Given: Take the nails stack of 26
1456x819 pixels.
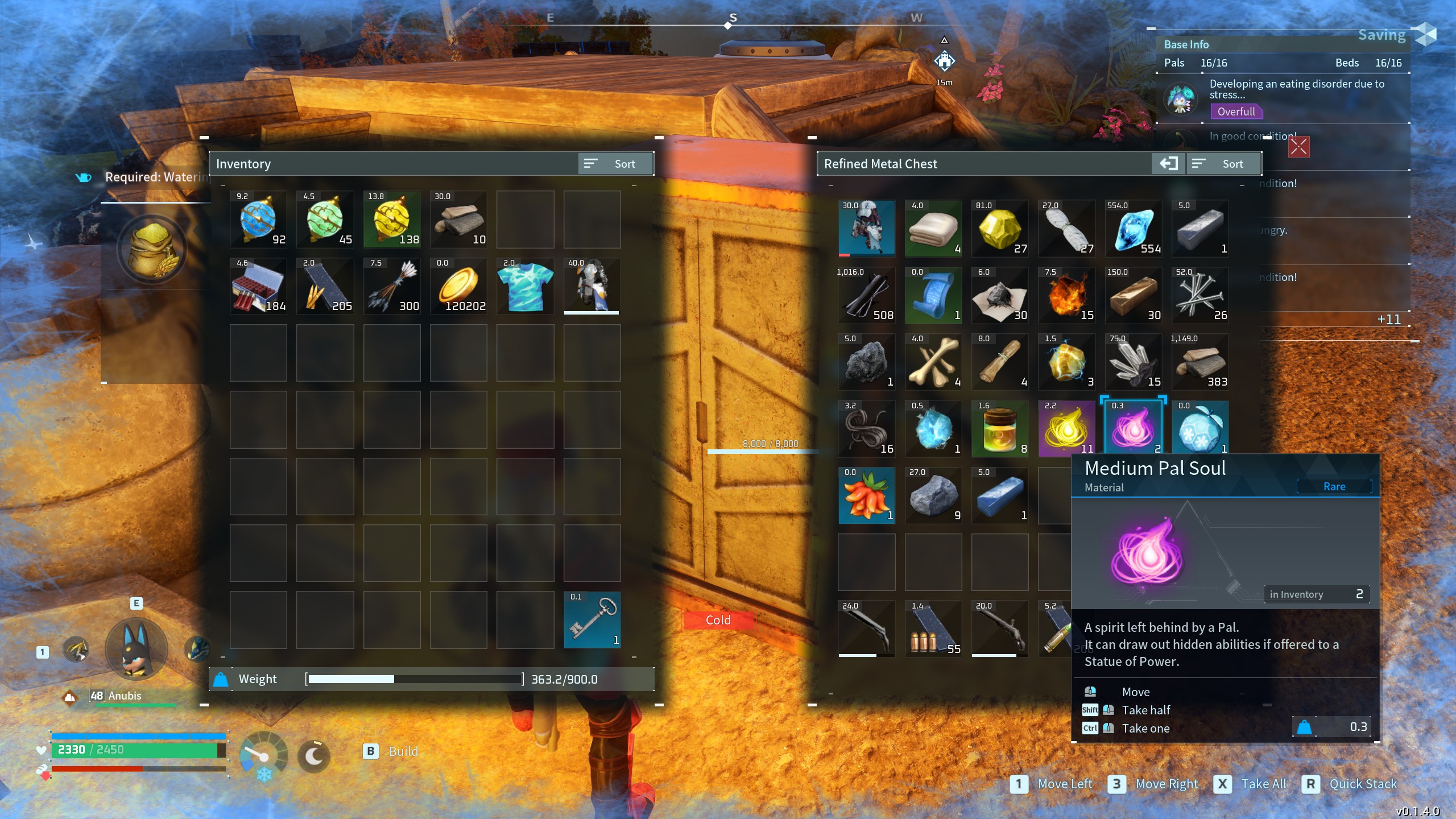Looking at the screenshot, I should tap(1199, 295).
